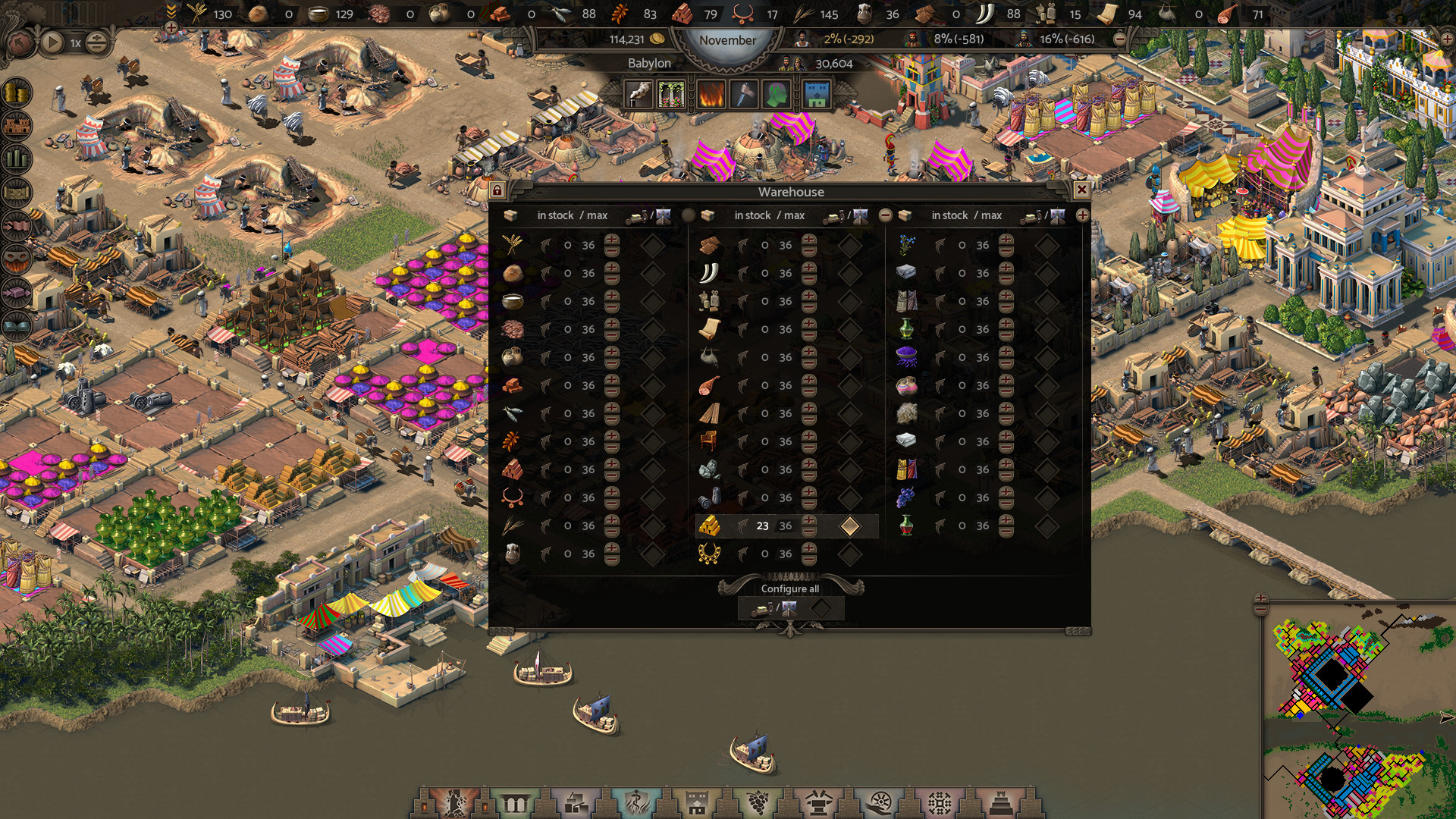
Task: Open the city walls overview button
Action: 17,125
